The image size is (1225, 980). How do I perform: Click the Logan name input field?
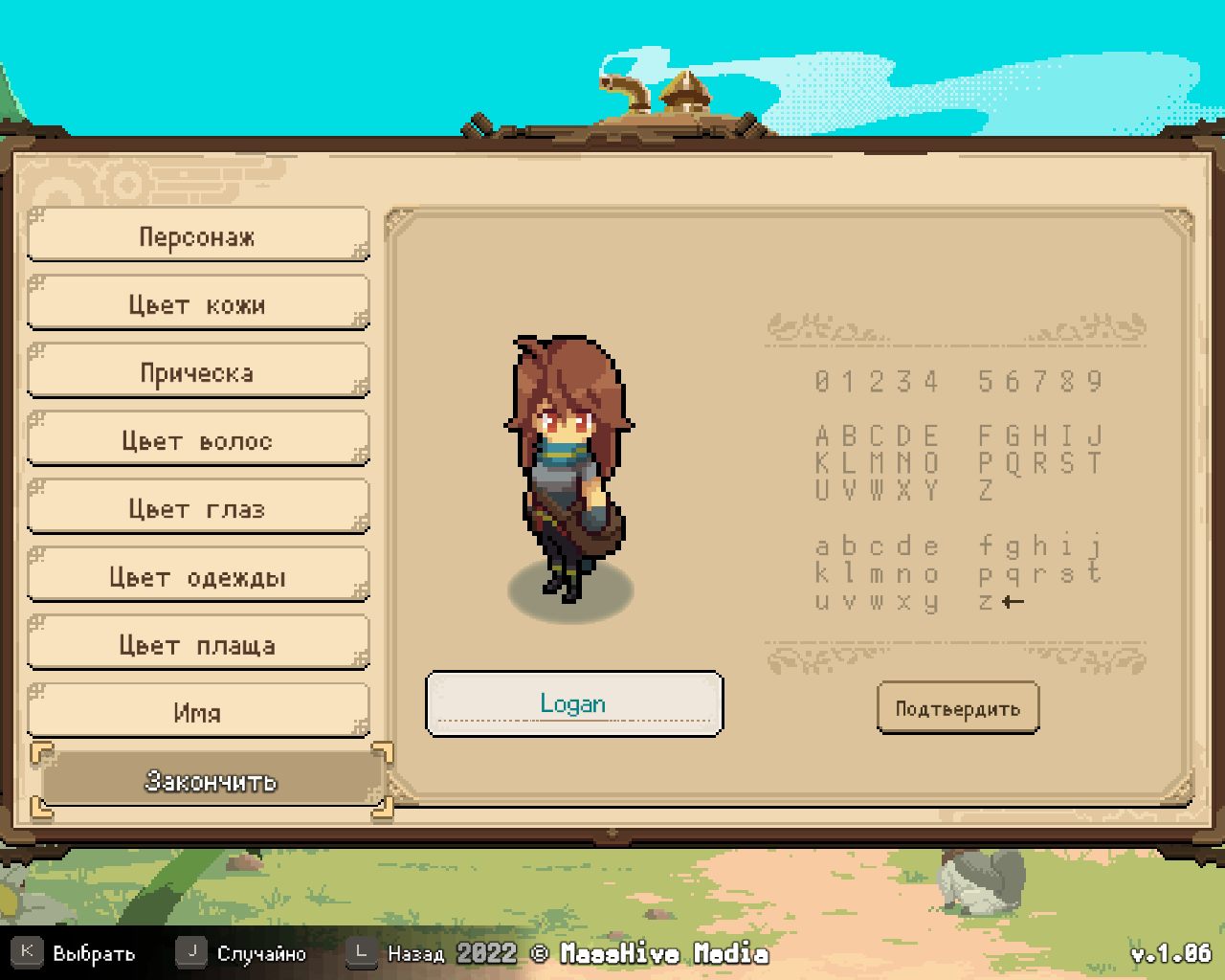point(573,704)
